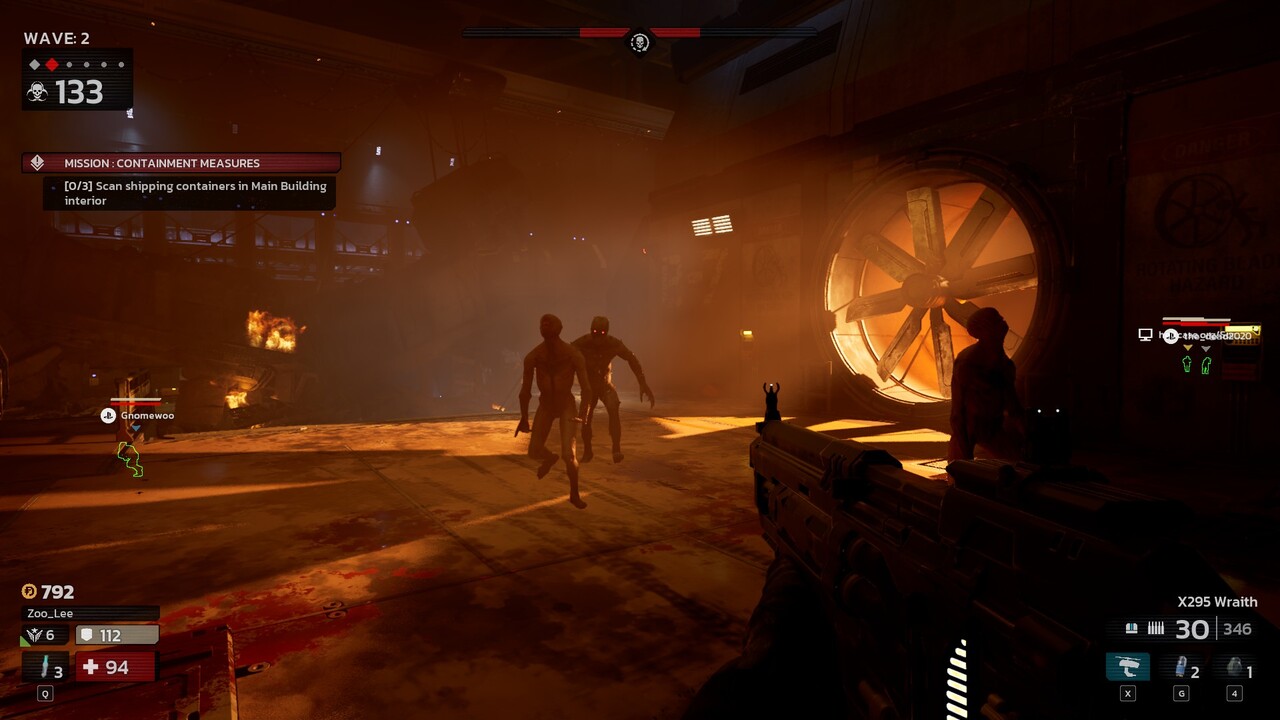Open the Containment Measures mission tracker
The width and height of the screenshot is (1280, 720).
click(182, 163)
